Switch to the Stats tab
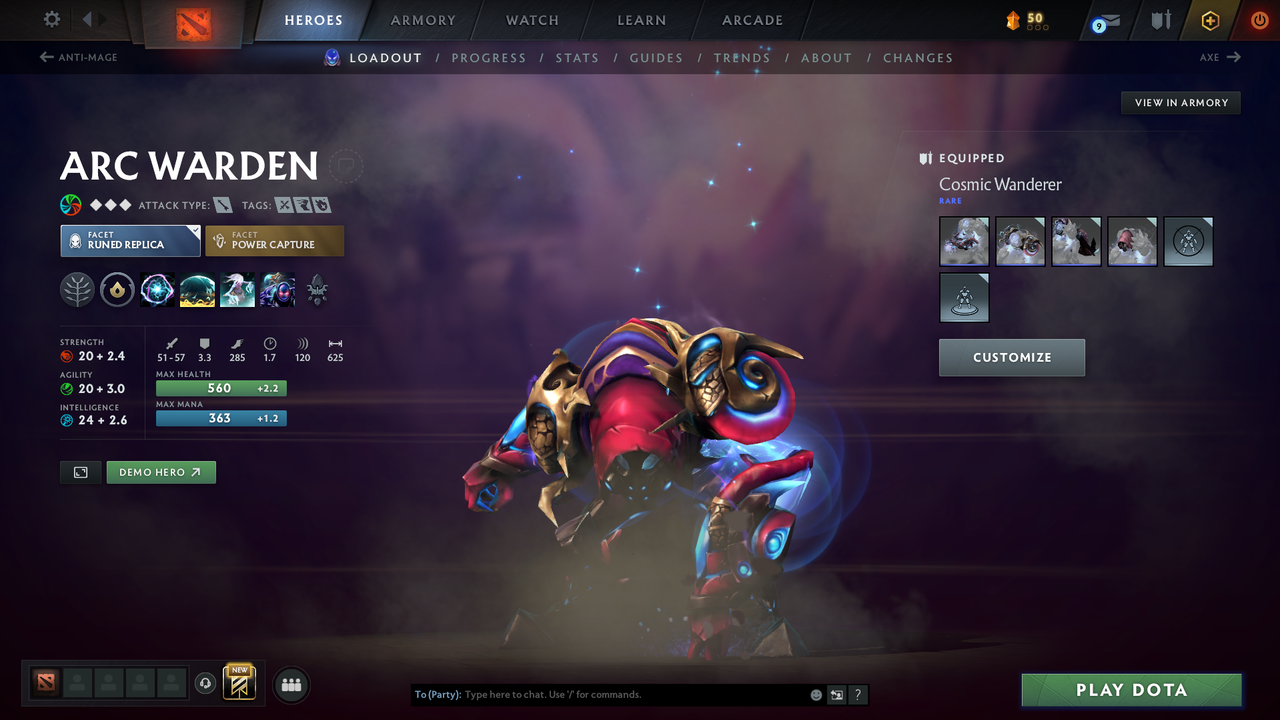The height and width of the screenshot is (720, 1280). coord(577,57)
